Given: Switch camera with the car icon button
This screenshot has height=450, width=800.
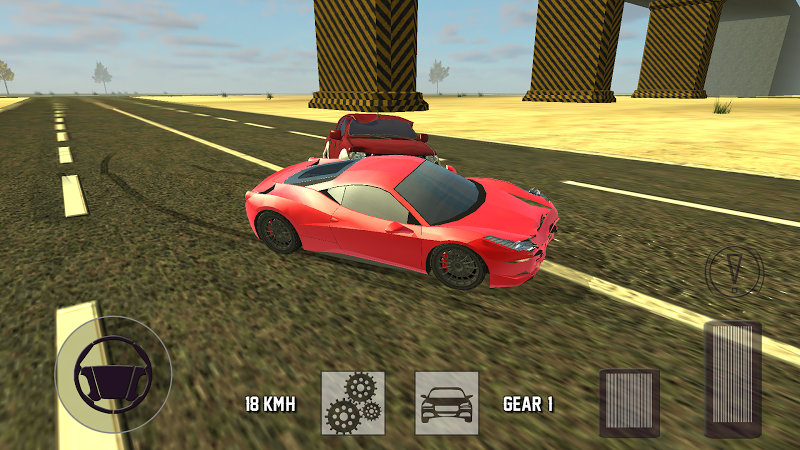Looking at the screenshot, I should 446,403.
